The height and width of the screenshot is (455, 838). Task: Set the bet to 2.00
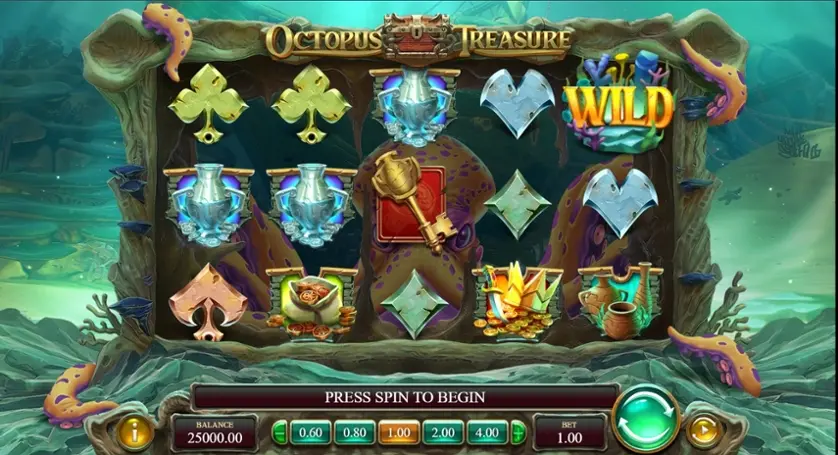point(442,432)
